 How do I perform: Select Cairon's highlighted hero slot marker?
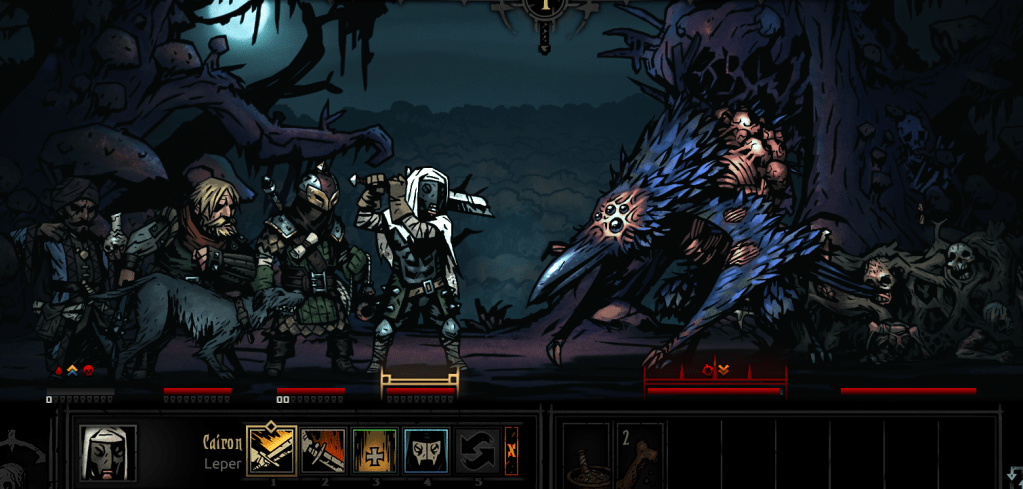tap(420, 381)
